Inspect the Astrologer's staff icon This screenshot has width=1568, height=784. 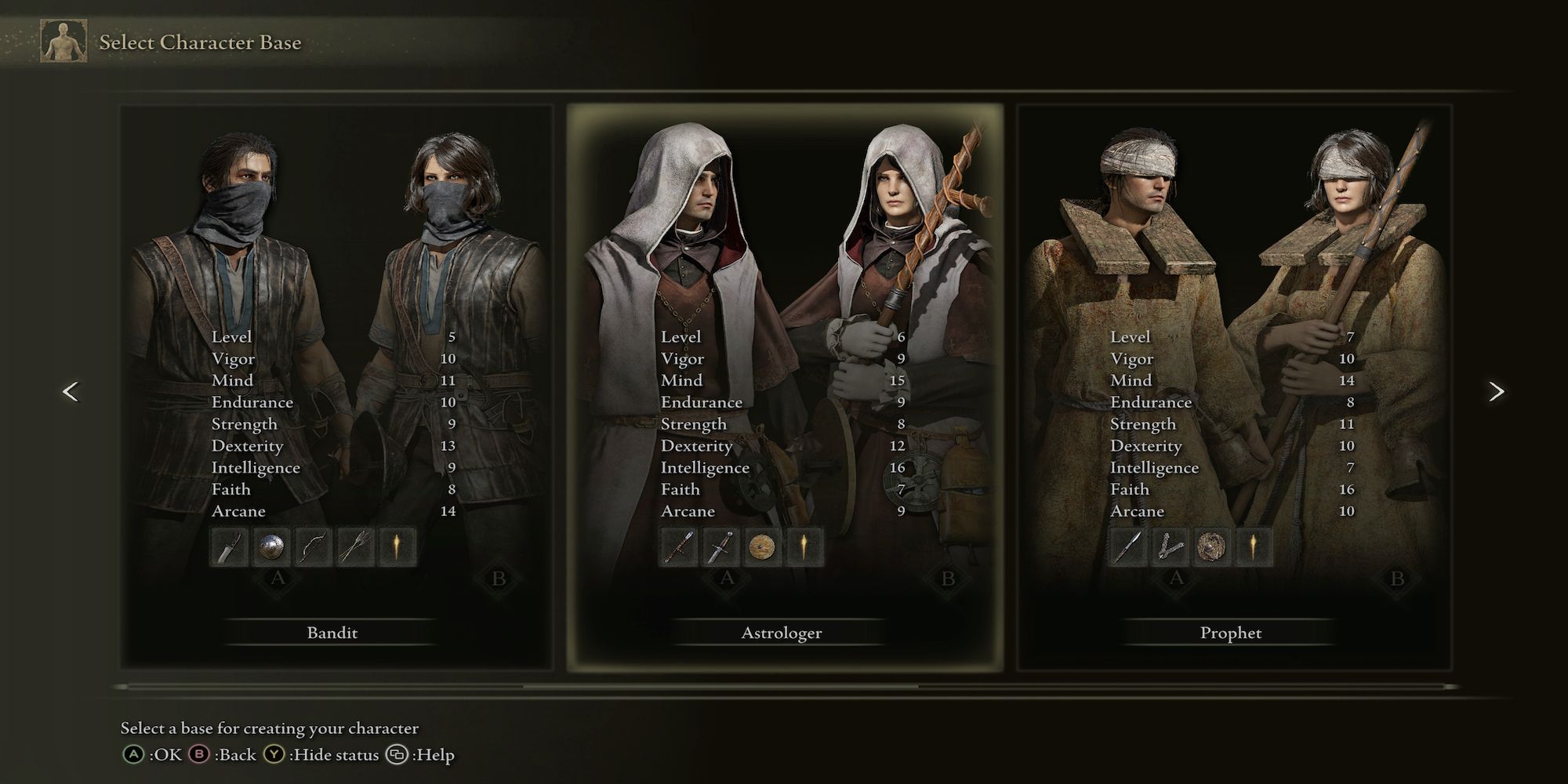678,546
